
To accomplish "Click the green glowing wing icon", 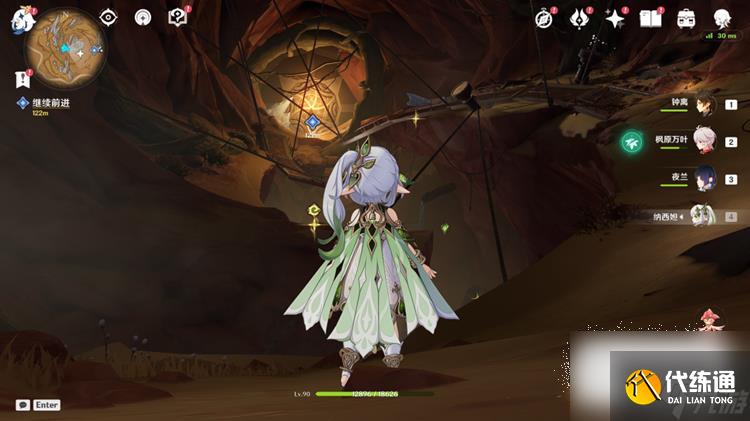I will point(632,143).
